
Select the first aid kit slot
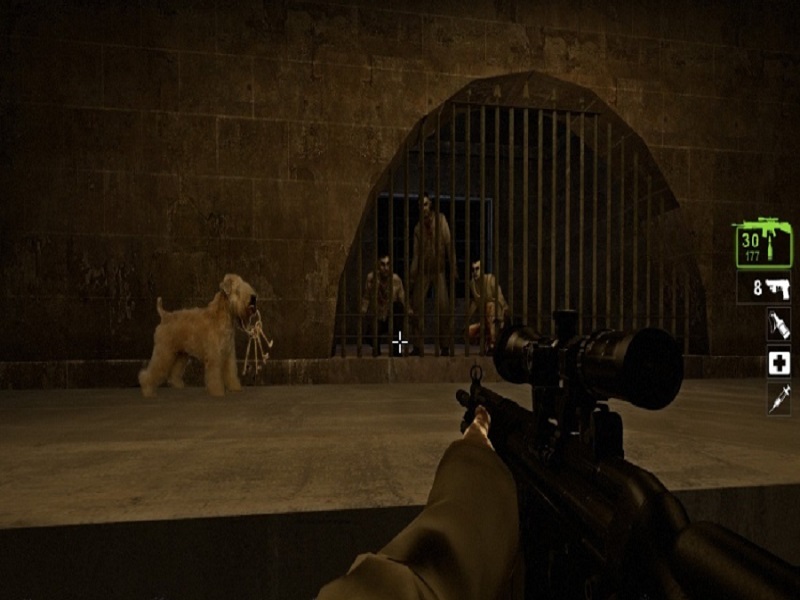[778, 361]
